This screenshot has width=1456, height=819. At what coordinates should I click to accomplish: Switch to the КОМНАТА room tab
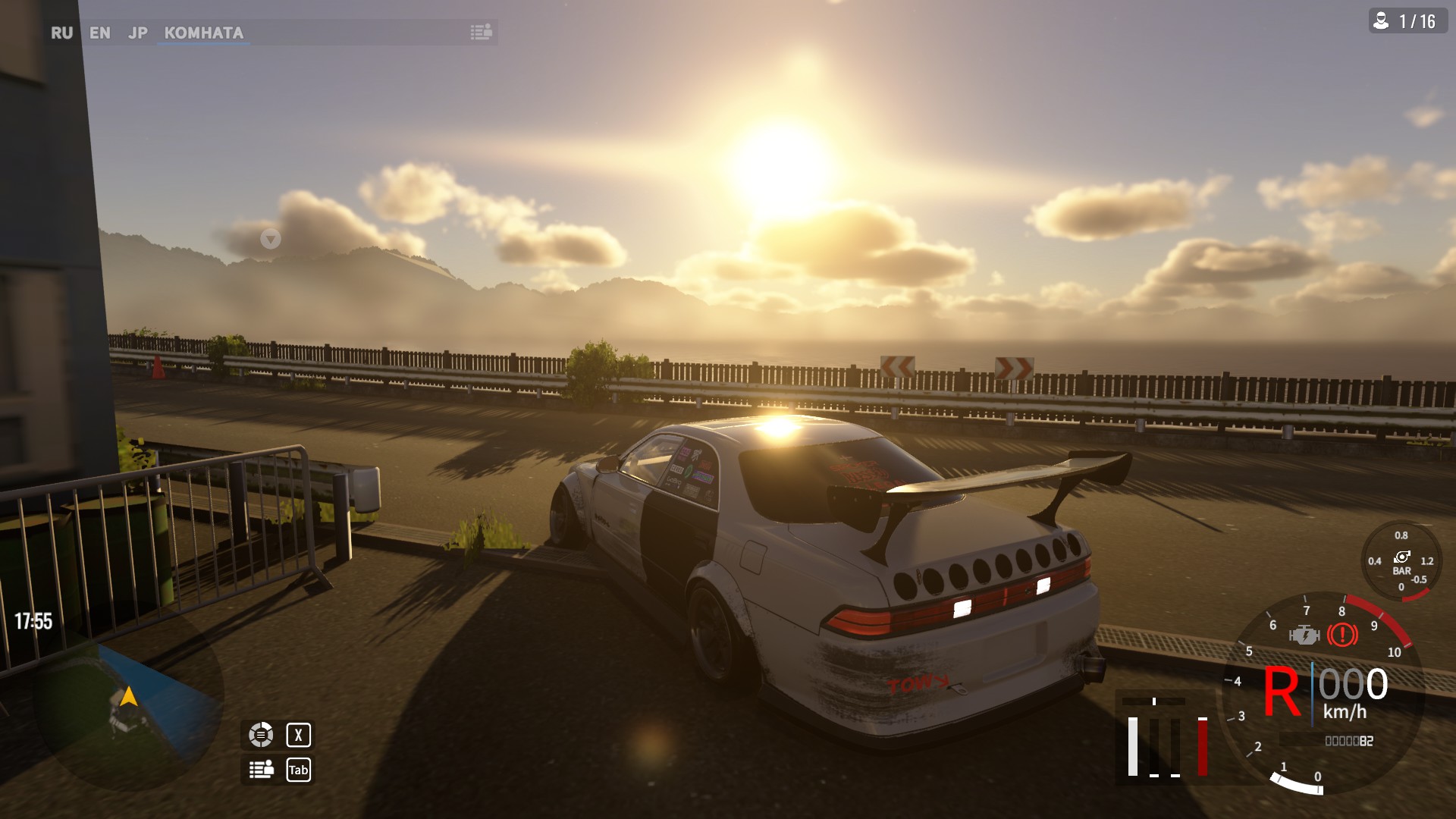point(203,33)
